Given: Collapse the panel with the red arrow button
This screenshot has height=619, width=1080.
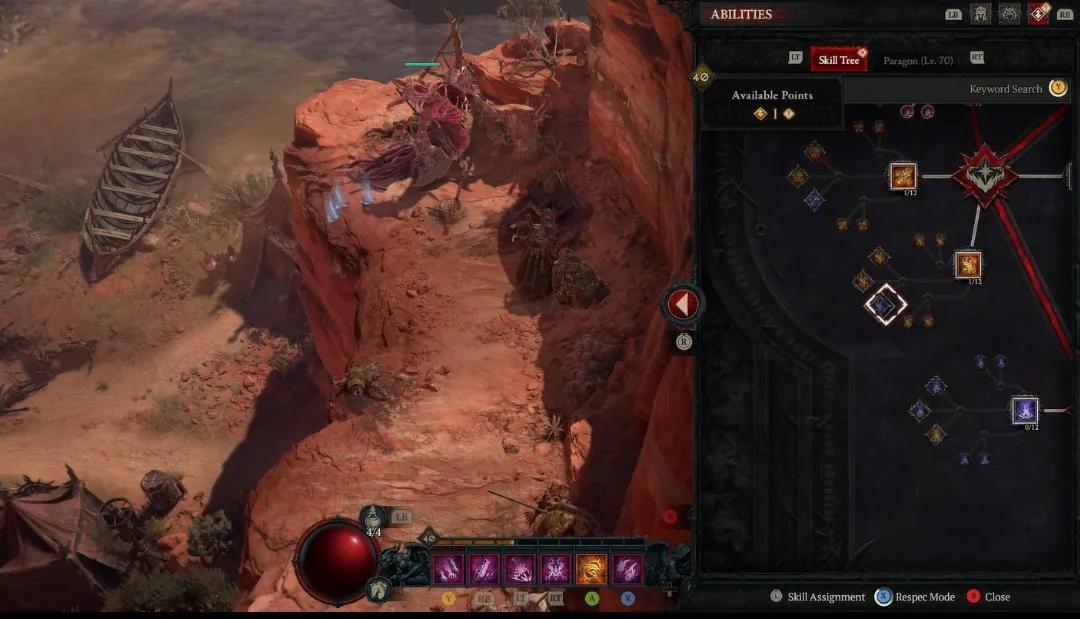Looking at the screenshot, I should click(x=683, y=304).
